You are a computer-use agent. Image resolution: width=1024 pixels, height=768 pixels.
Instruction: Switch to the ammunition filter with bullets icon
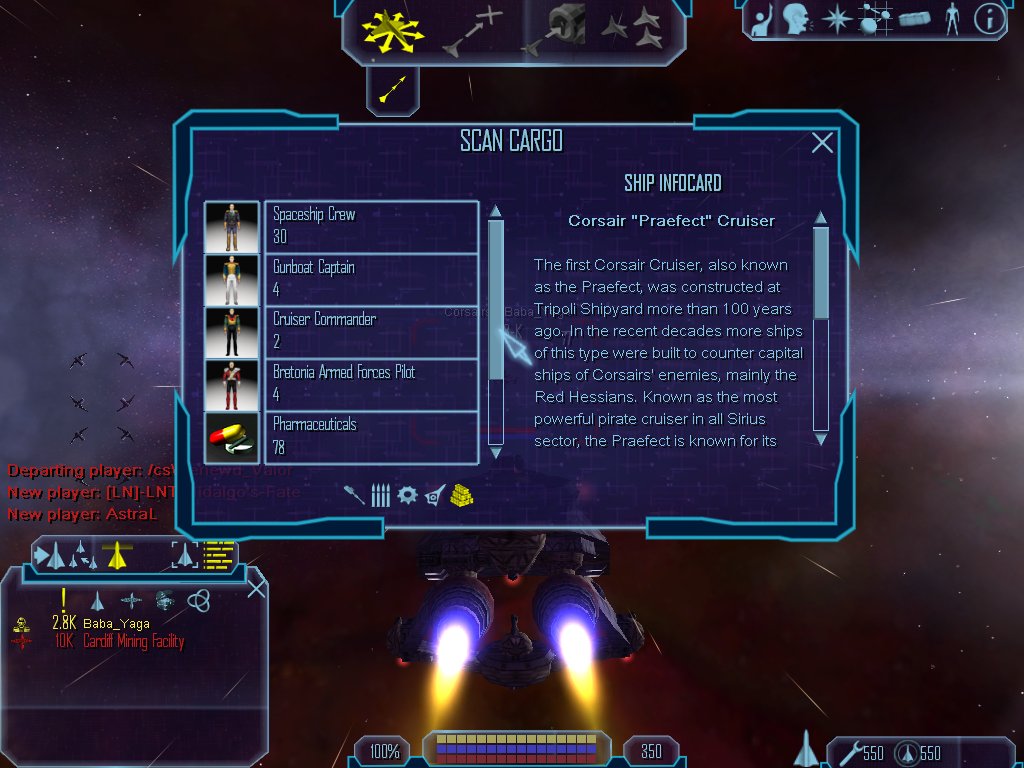point(380,495)
